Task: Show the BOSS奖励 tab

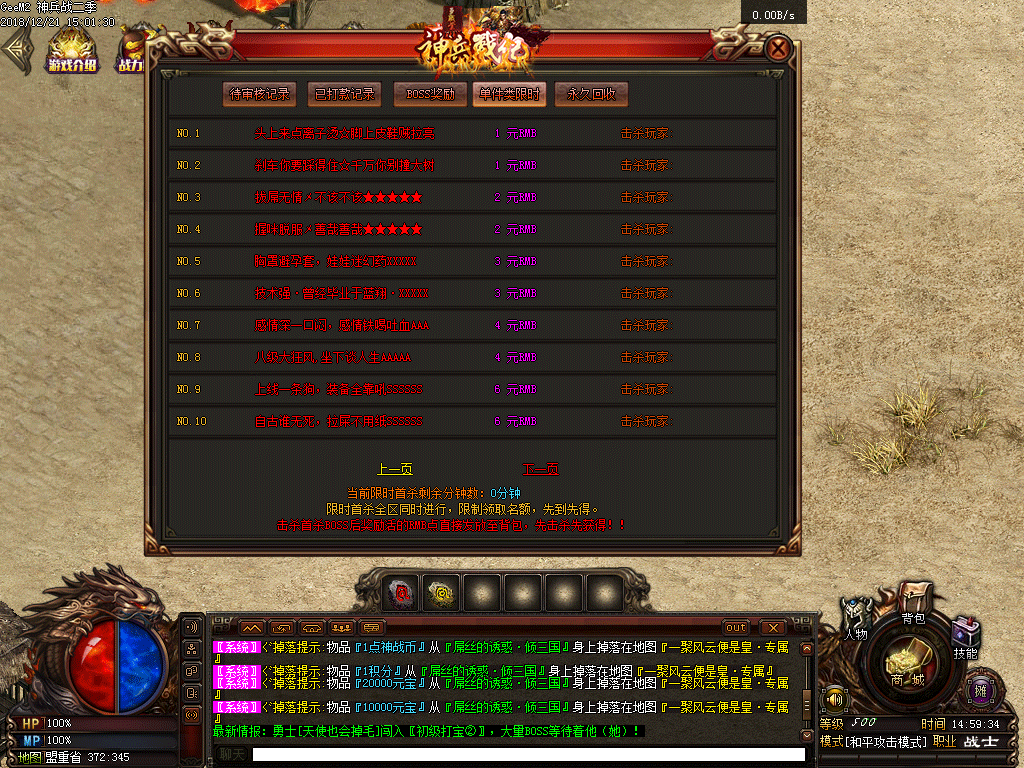Action: 430,95
